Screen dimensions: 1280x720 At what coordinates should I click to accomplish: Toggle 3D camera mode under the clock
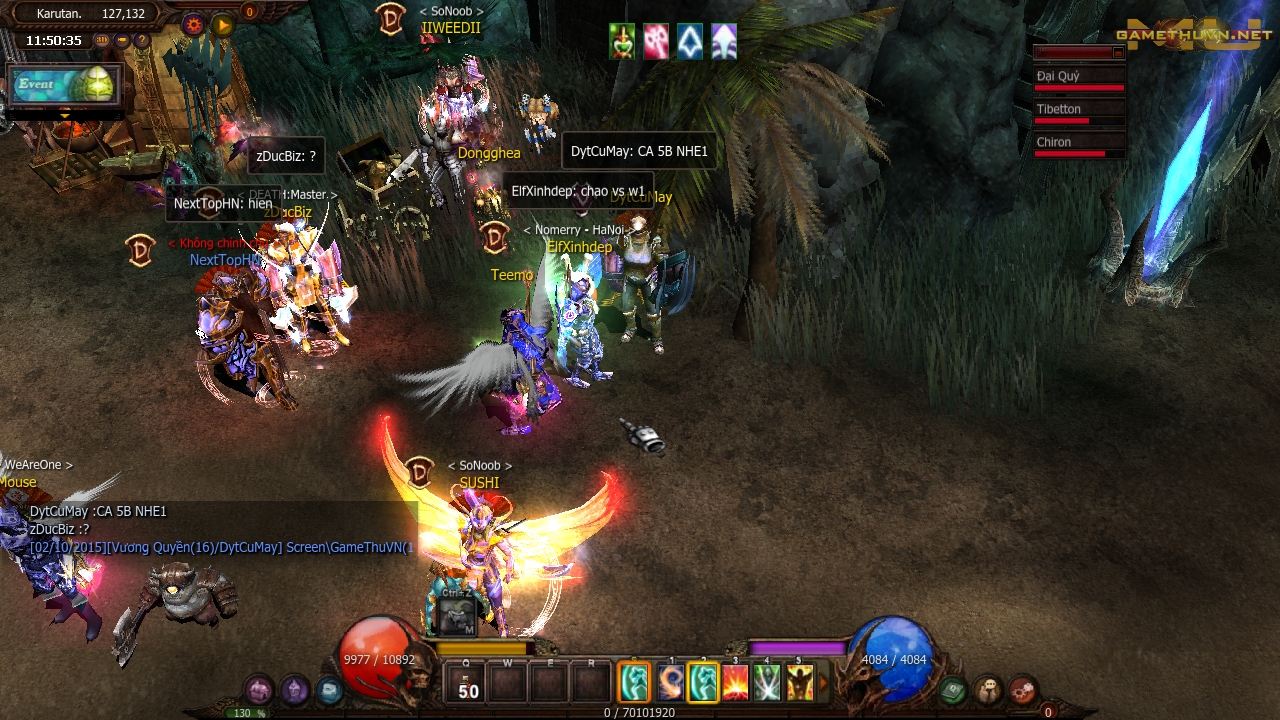(x=101, y=40)
